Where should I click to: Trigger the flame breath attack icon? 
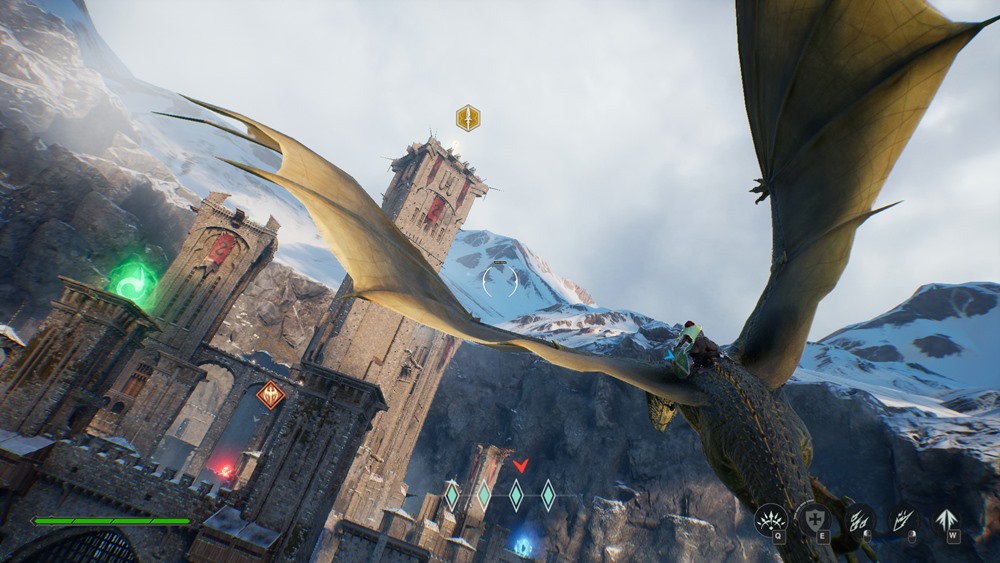point(903,519)
